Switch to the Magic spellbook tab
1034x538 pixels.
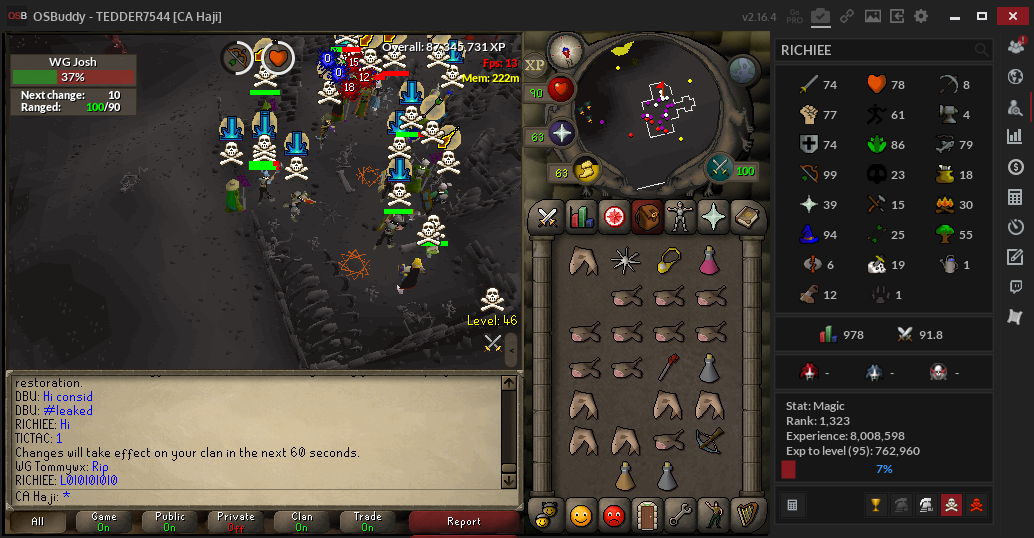(747, 216)
